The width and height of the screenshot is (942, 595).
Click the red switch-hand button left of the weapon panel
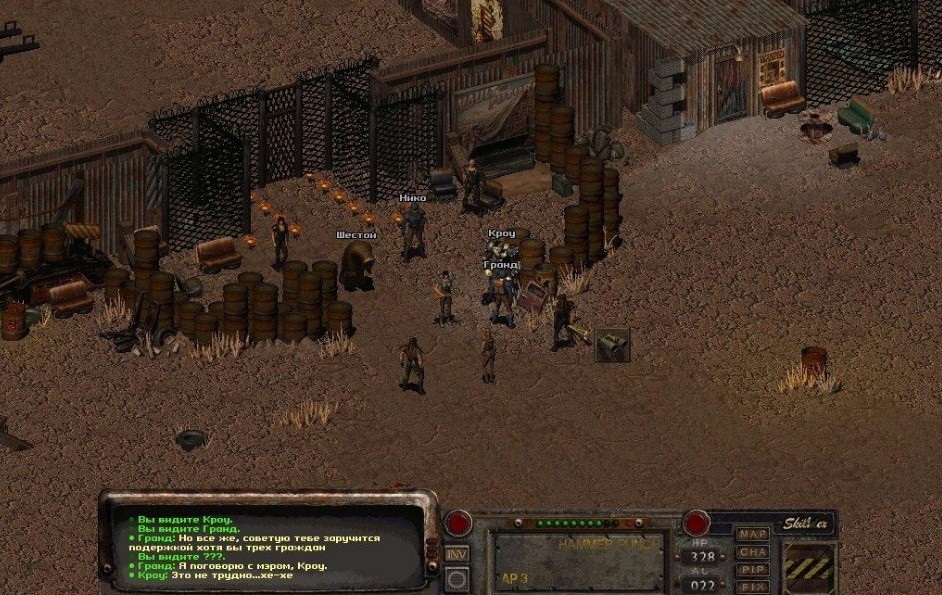click(458, 523)
